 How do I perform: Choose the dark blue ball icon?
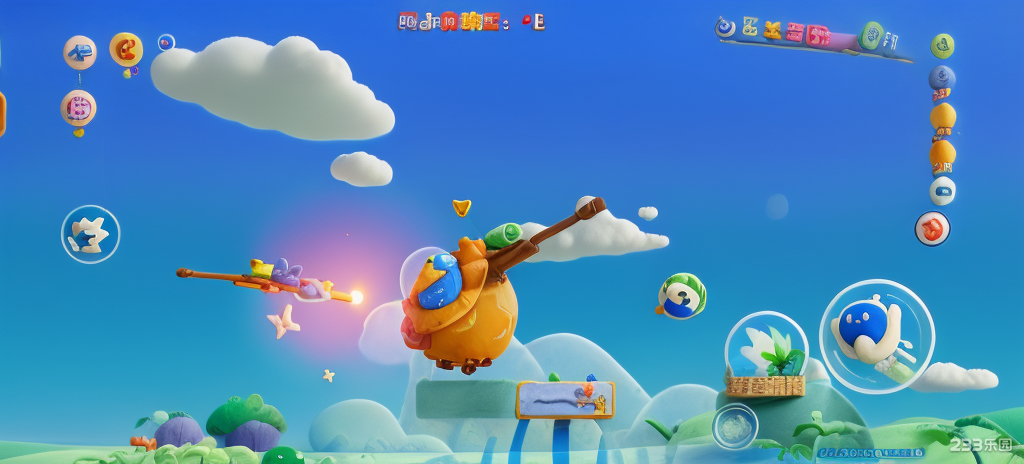tap(942, 78)
